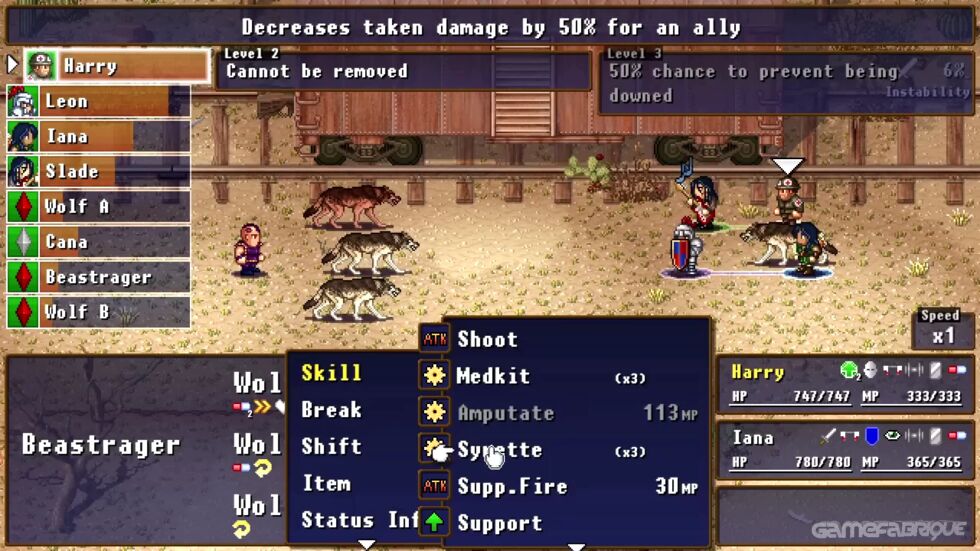Screen dimensions: 980x551
Task: Choose the Break command
Action: (331, 410)
